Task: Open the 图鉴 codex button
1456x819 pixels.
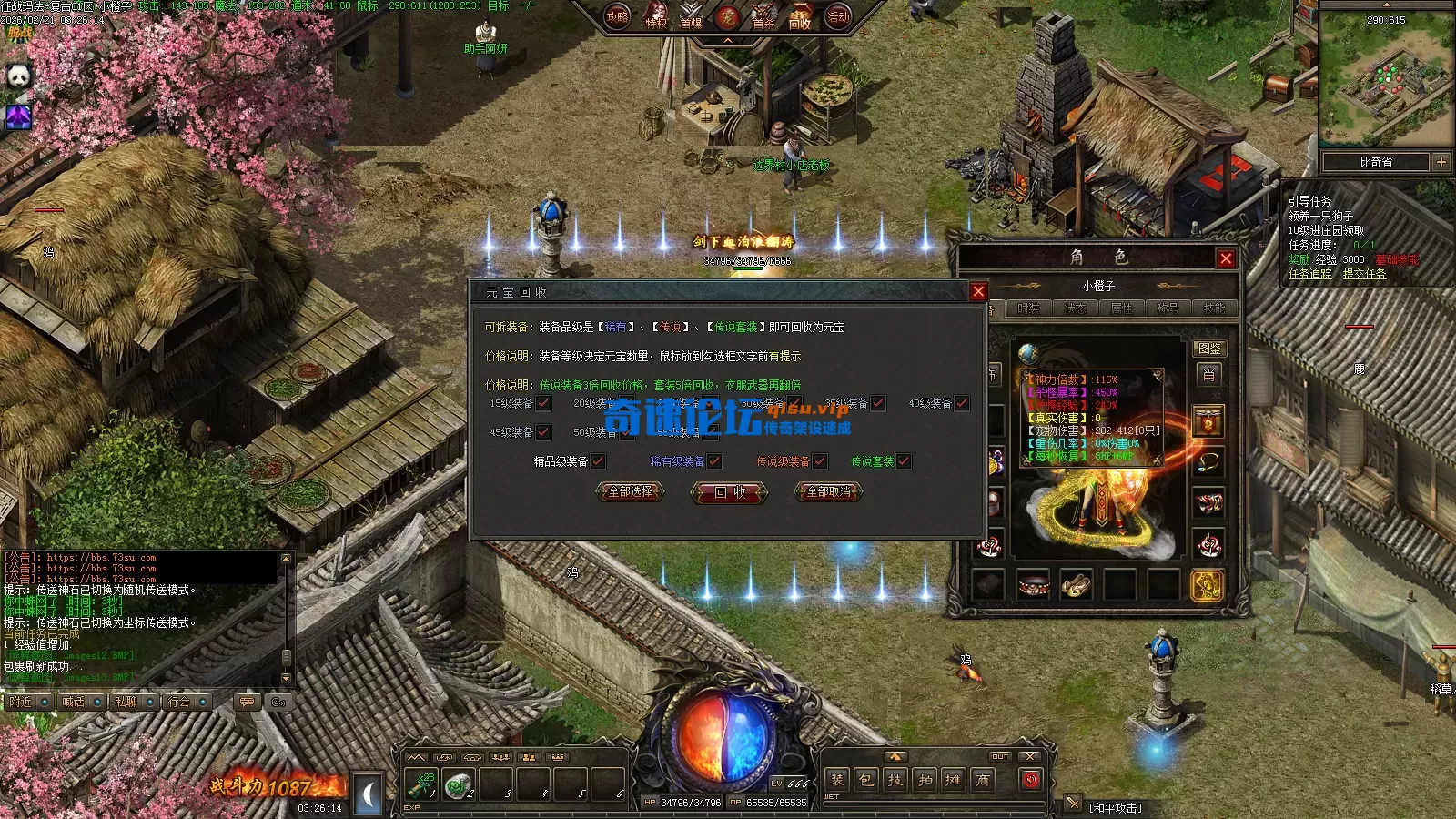Action: click(x=1209, y=349)
